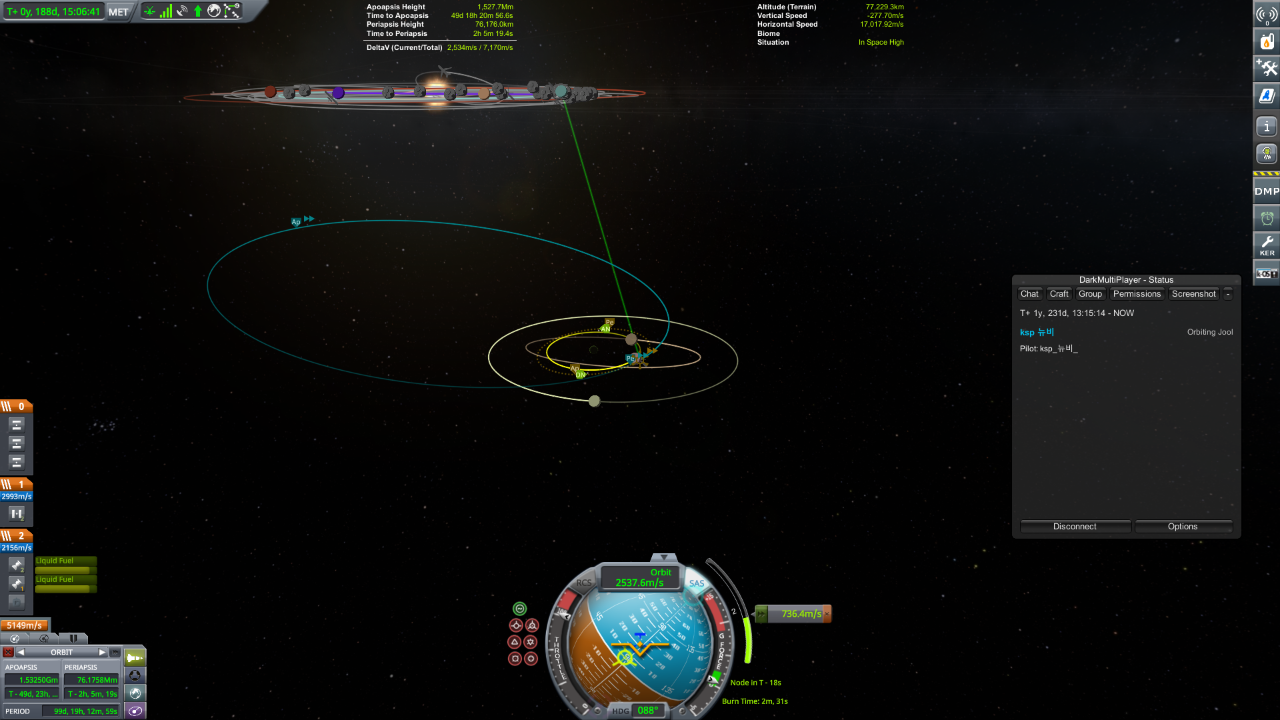This screenshot has width=1280, height=720.
Task: Switch to the Chat tab
Action: (x=1029, y=294)
